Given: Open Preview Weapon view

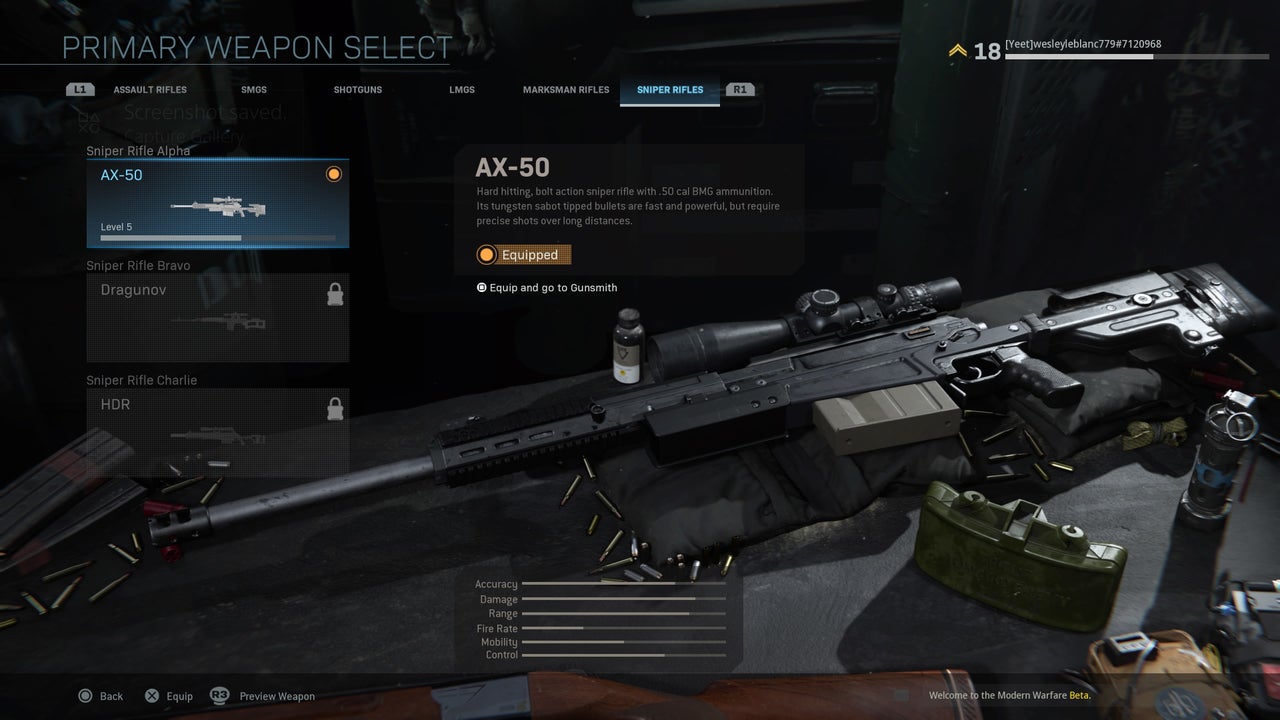Looking at the screenshot, I should click(x=263, y=696).
